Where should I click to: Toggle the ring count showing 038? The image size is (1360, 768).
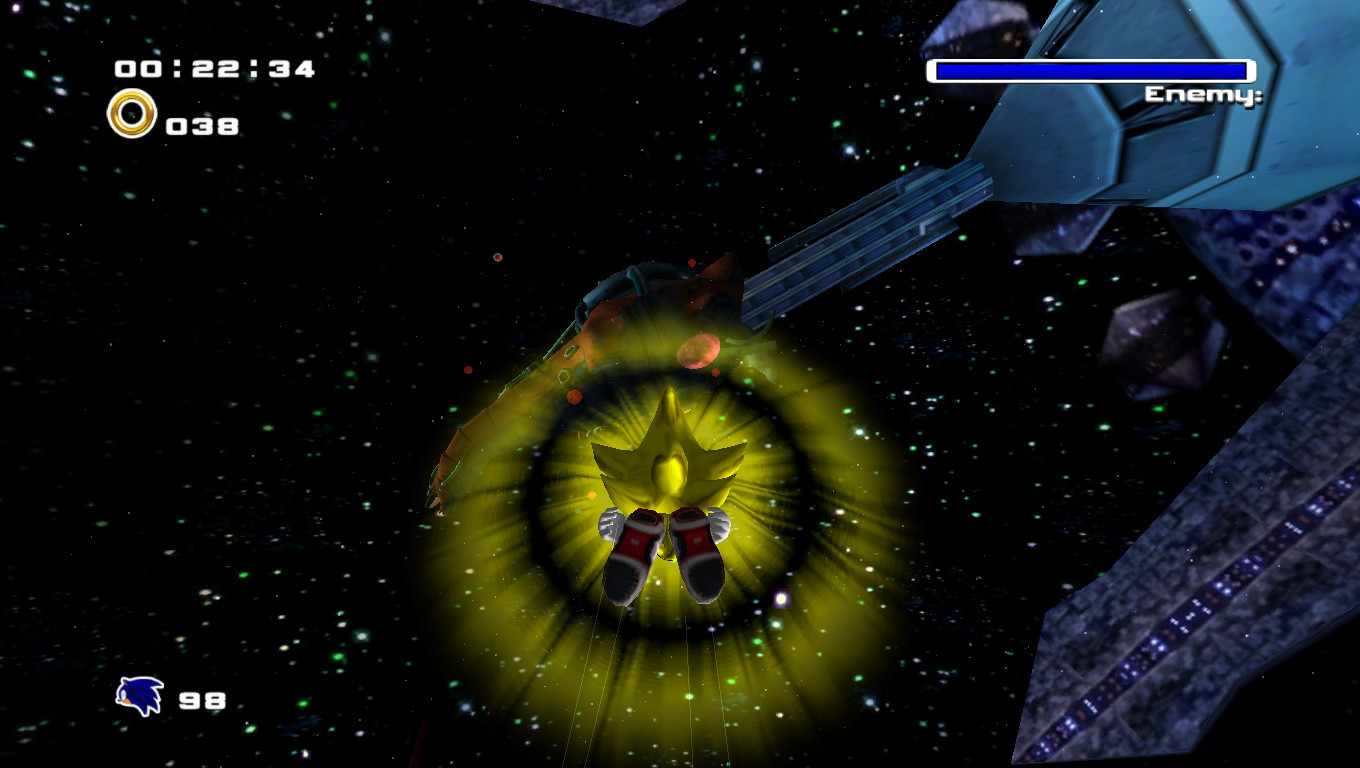tap(202, 124)
